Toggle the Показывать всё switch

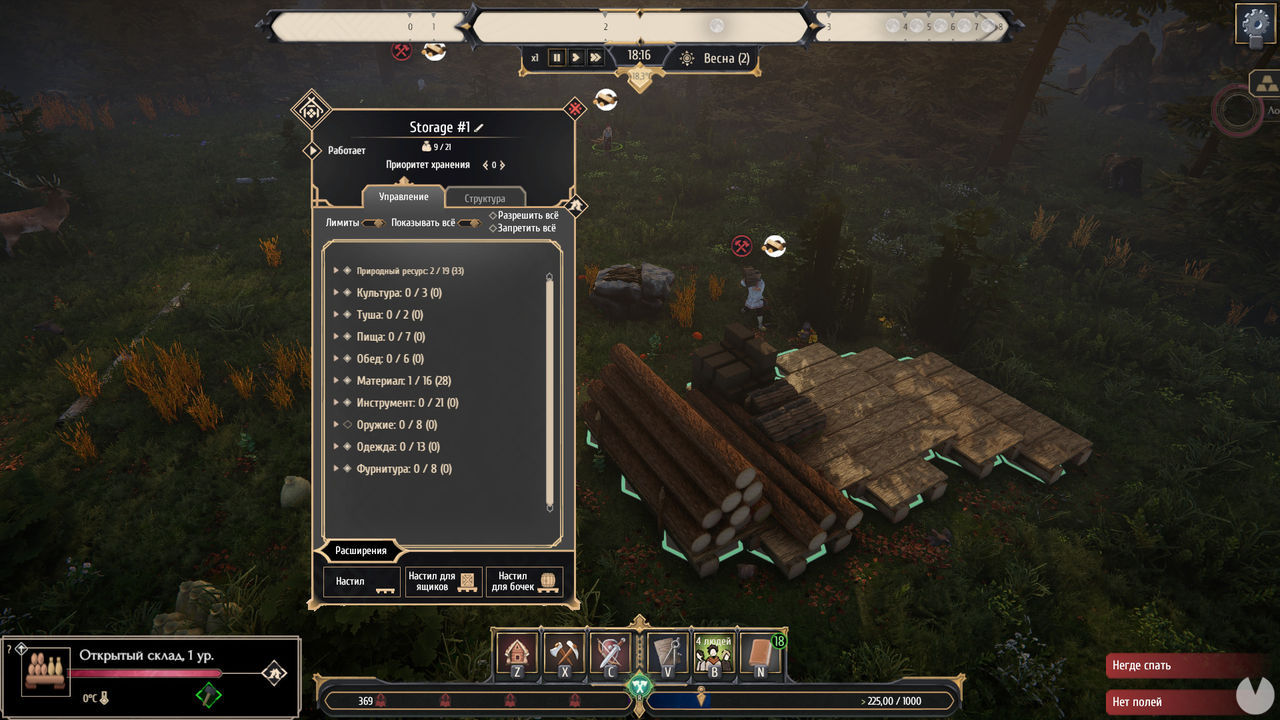(x=468, y=223)
